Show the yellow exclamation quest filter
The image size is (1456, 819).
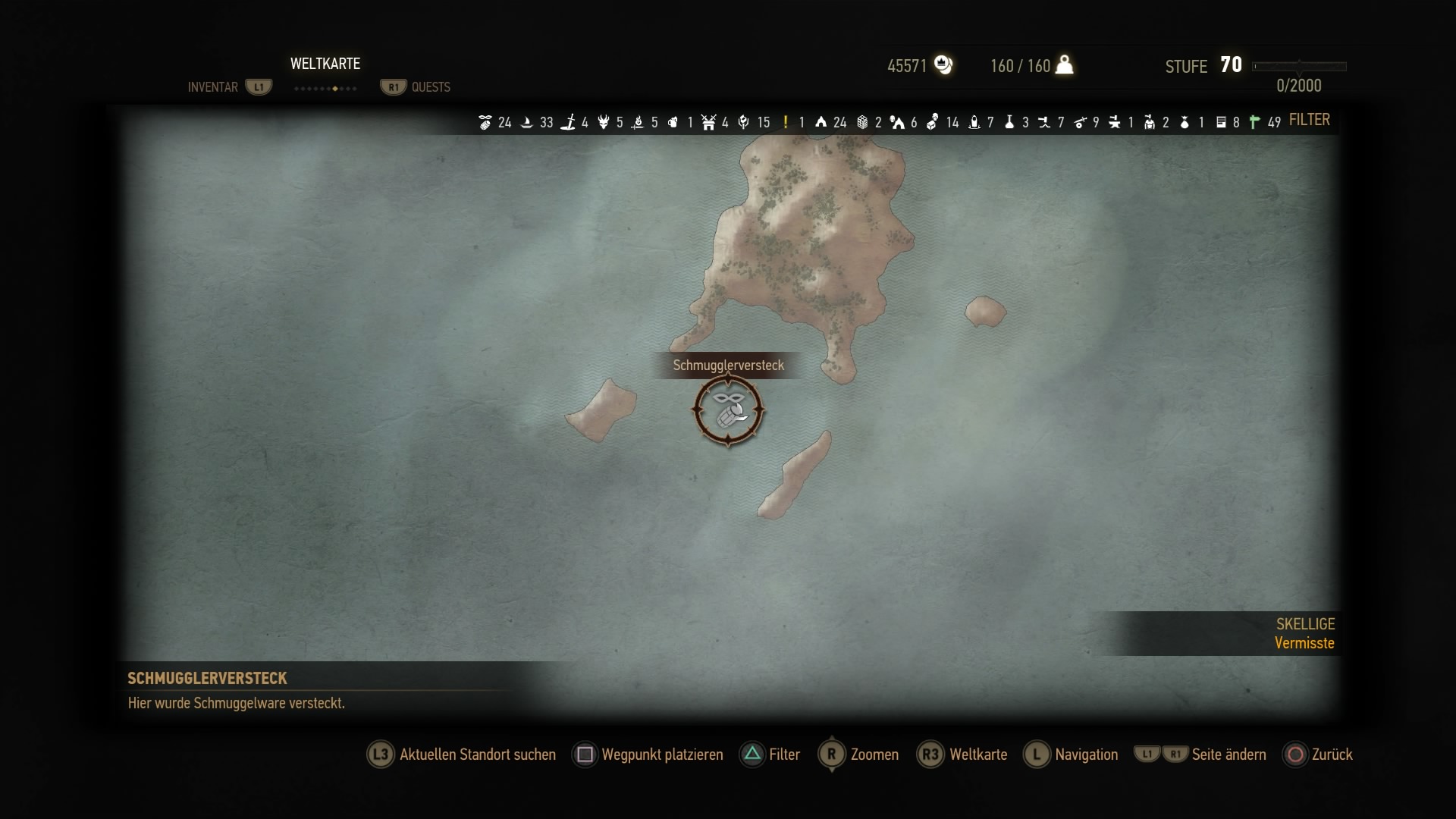click(786, 122)
